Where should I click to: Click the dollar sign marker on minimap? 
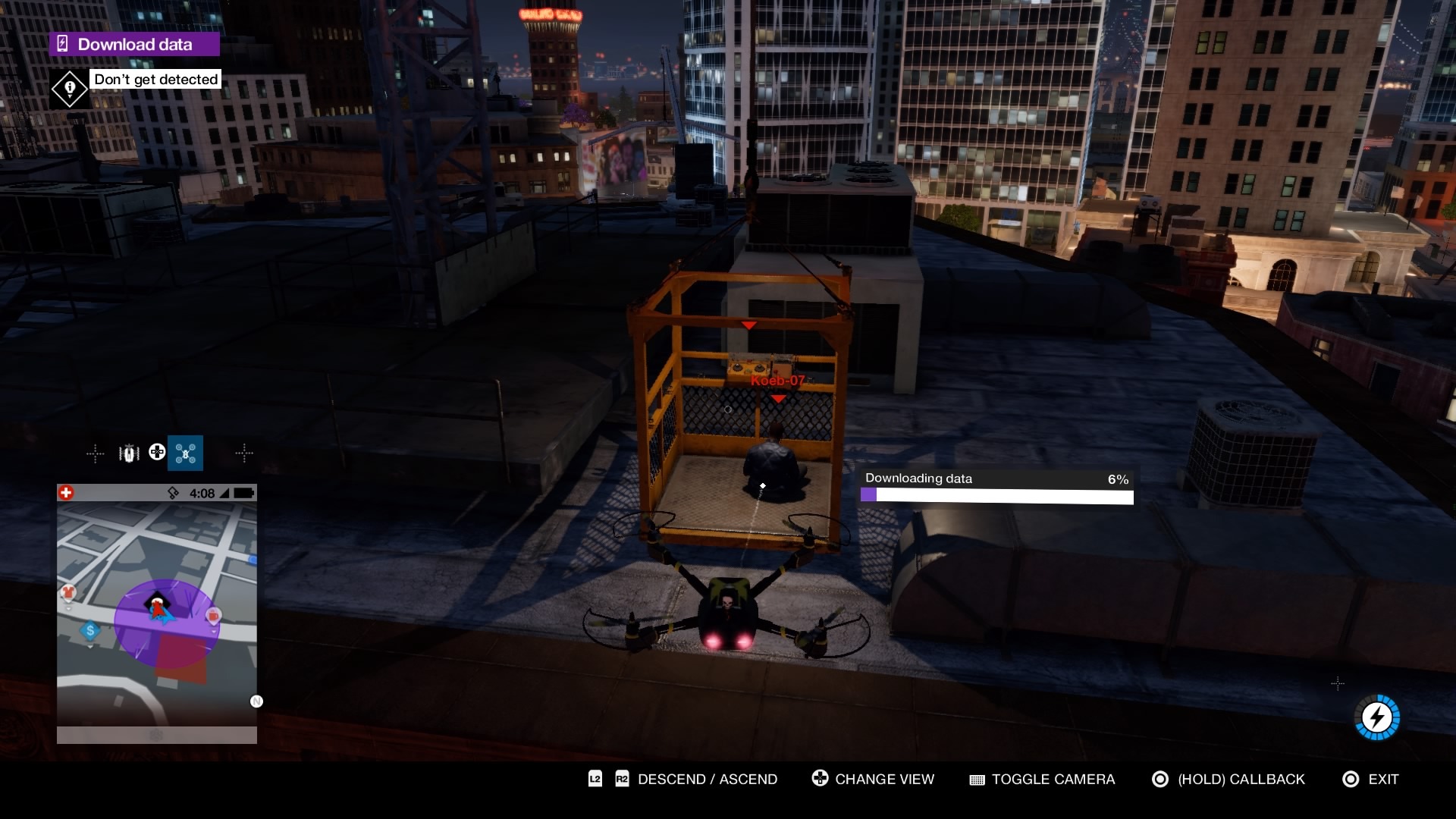tap(90, 630)
